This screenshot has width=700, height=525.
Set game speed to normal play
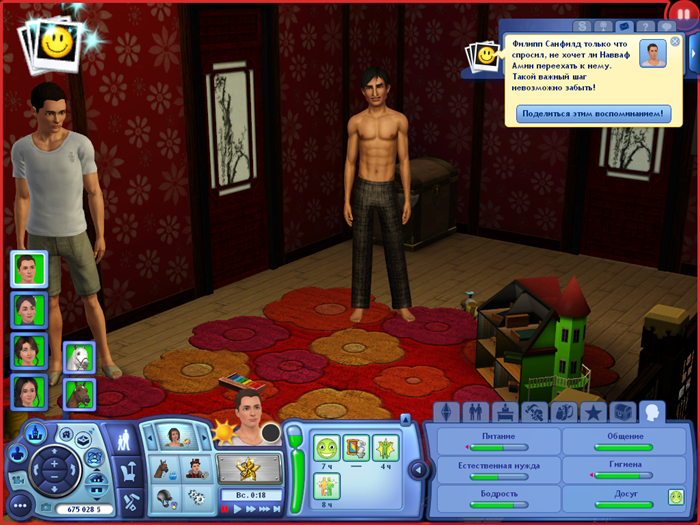238,509
